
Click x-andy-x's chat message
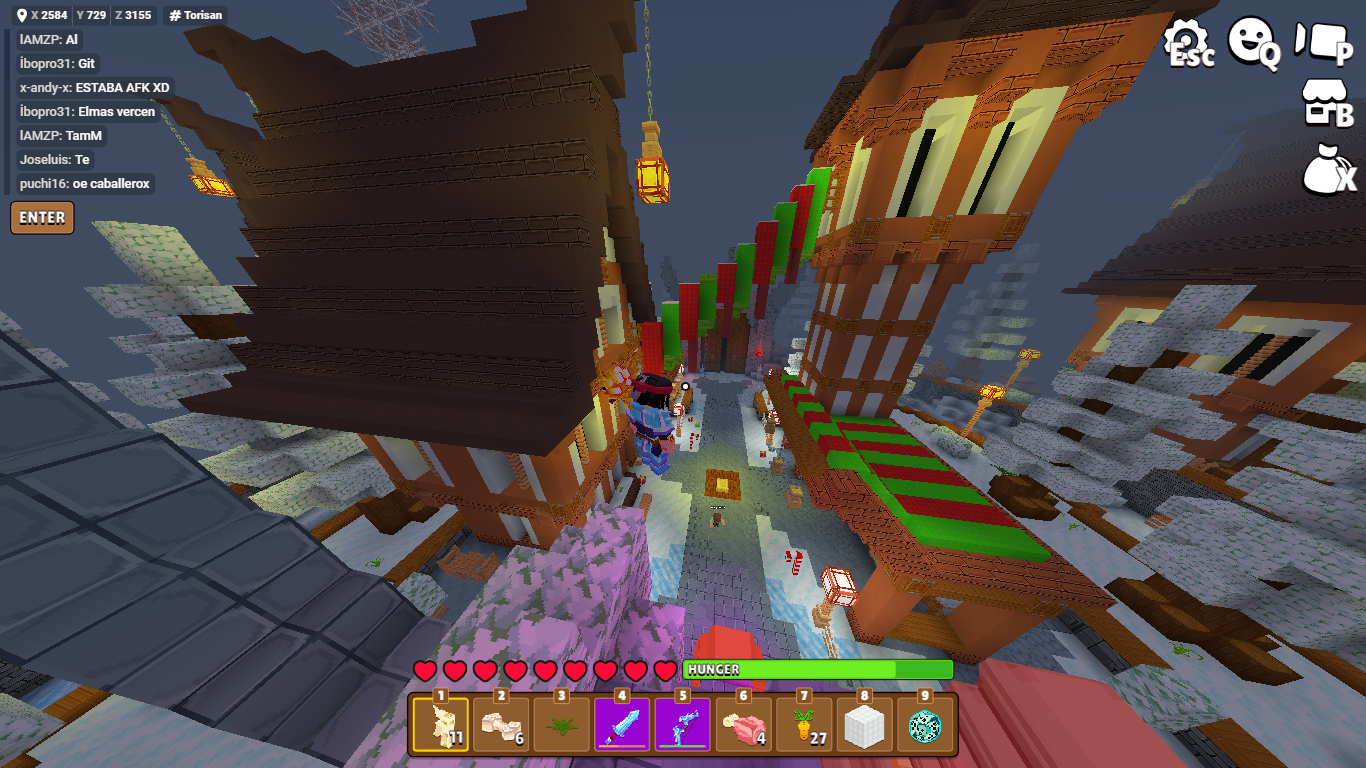[x=95, y=87]
